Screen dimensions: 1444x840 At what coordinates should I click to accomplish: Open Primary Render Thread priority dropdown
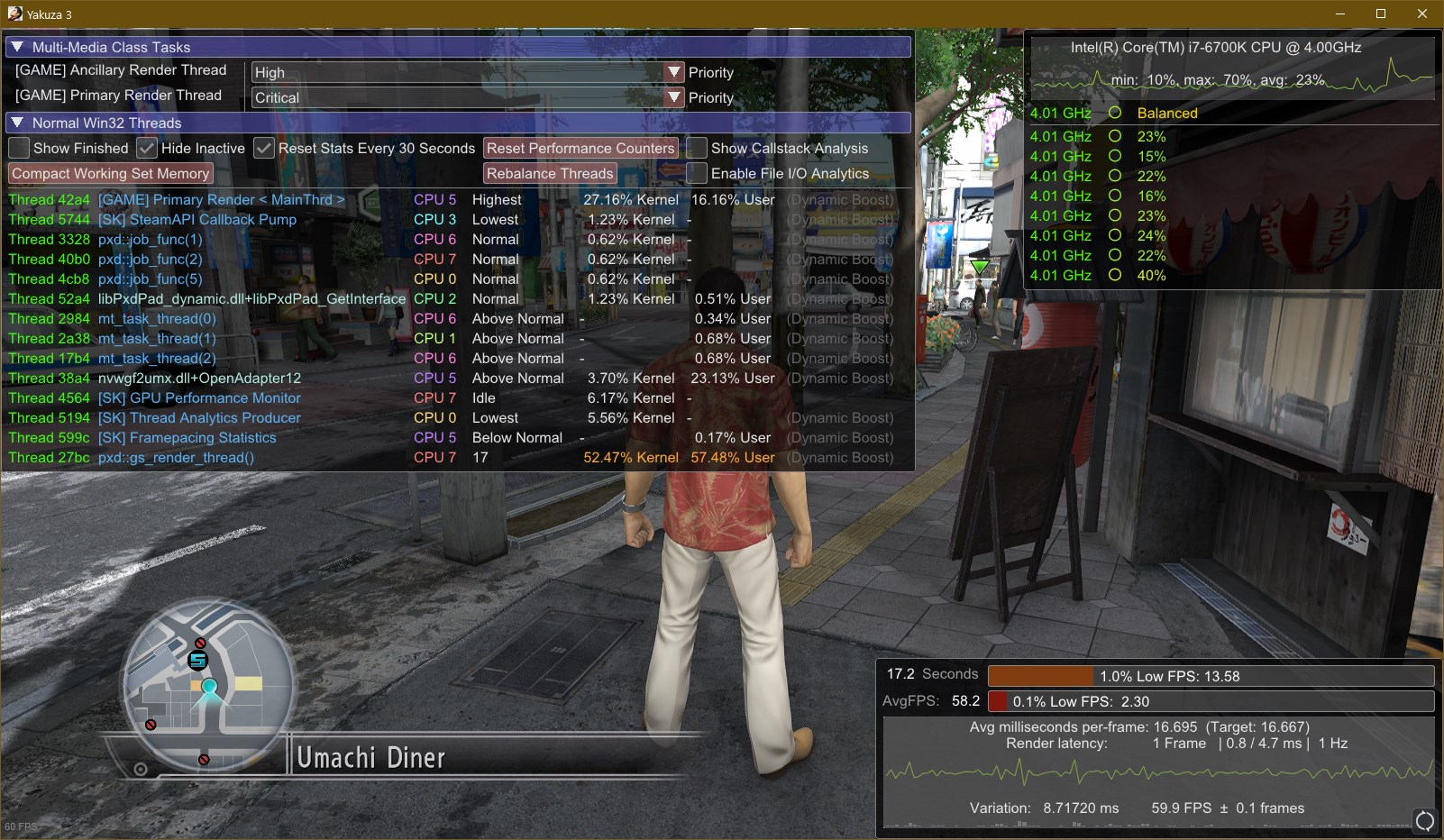[673, 97]
